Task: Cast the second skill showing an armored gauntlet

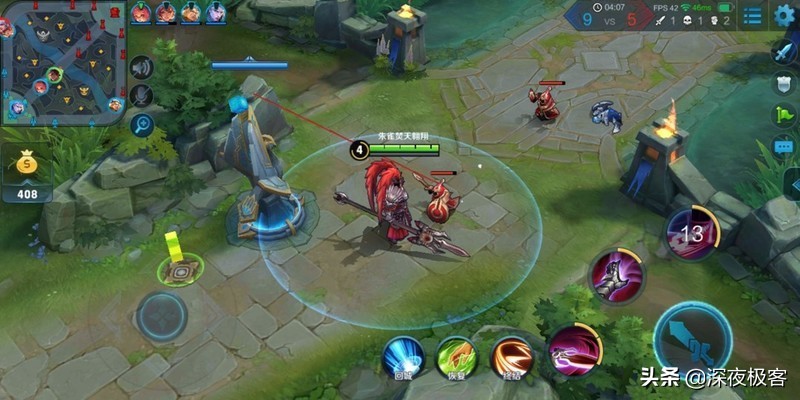Action: pyautogui.click(x=615, y=274)
